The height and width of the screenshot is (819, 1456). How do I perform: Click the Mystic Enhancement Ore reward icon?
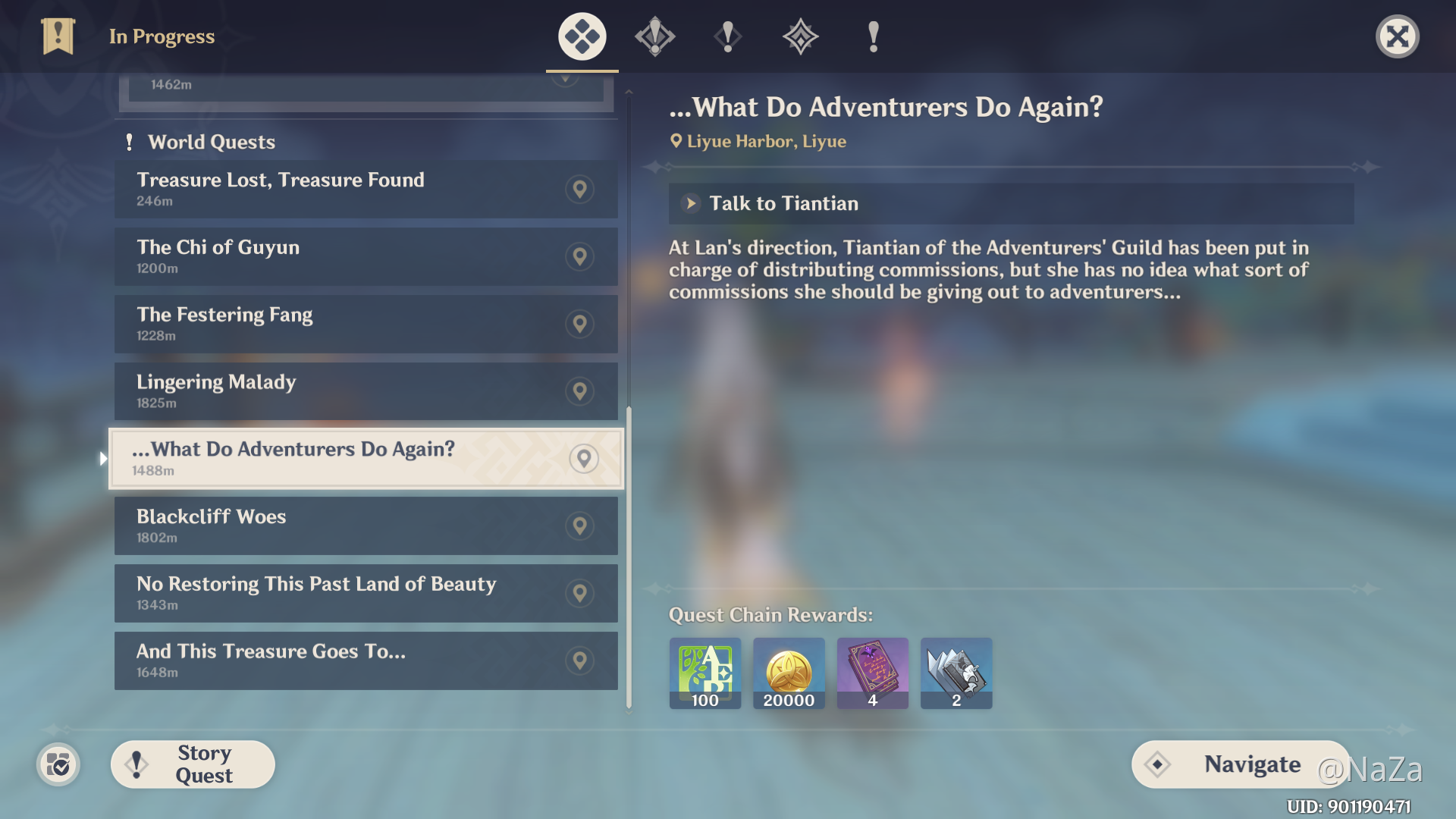tap(955, 673)
